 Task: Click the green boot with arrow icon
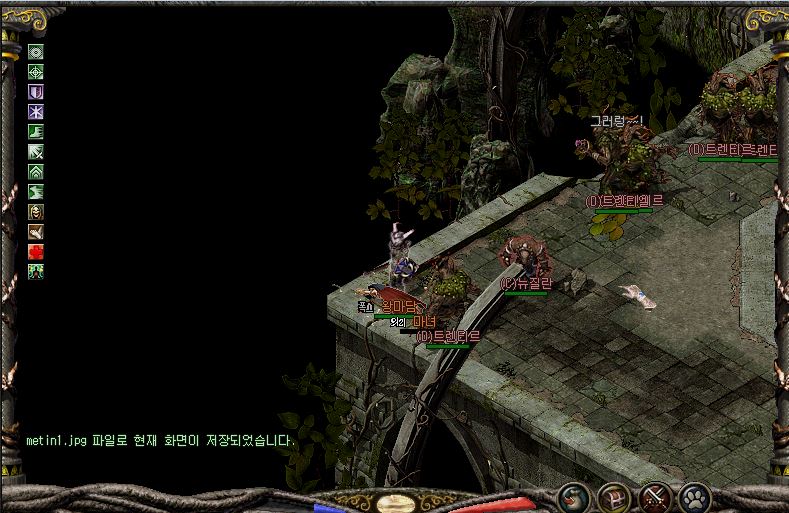(x=36, y=132)
